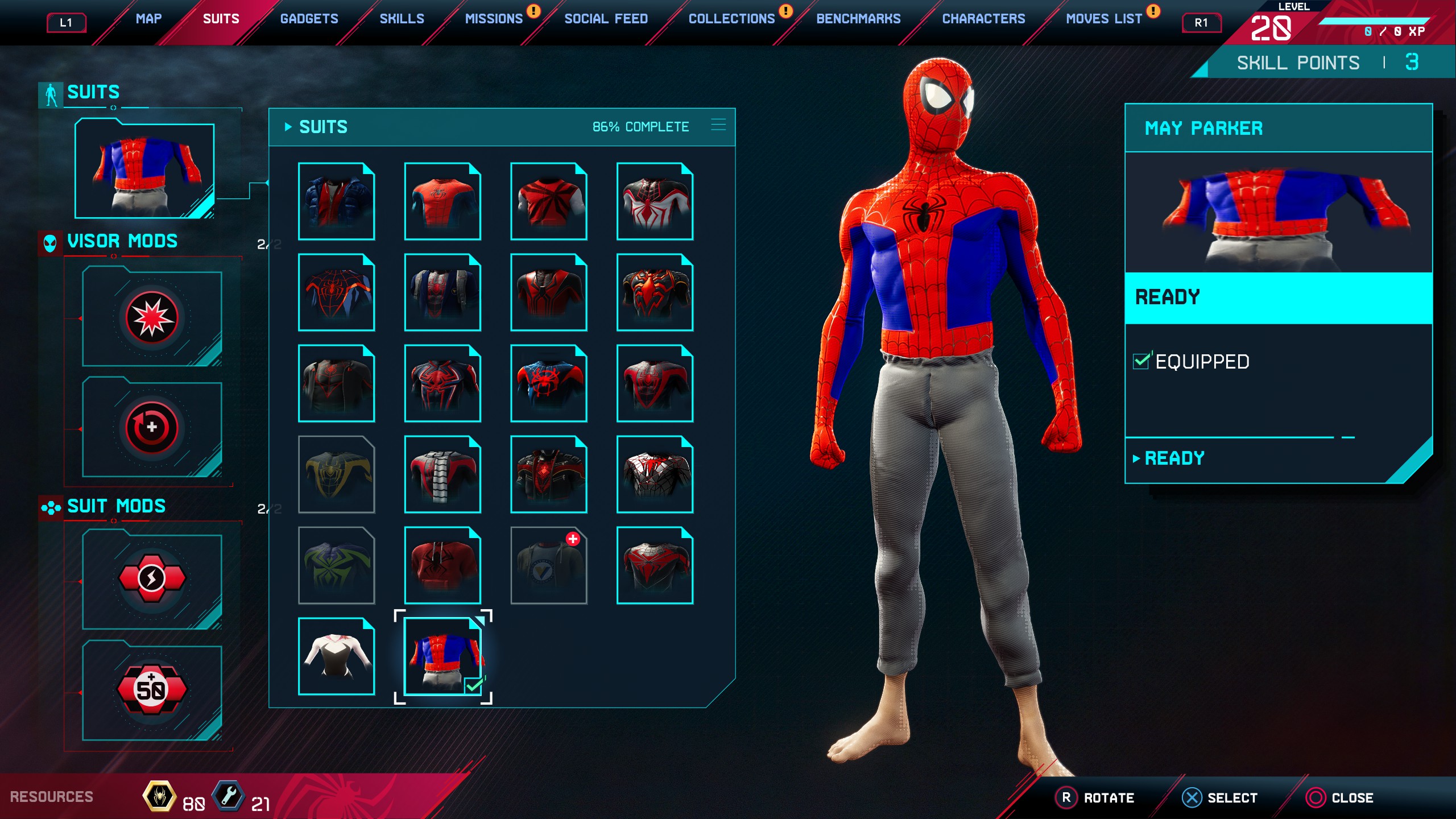This screenshot has width=1456, height=819.
Task: Switch to the Map tab
Action: tap(148, 19)
